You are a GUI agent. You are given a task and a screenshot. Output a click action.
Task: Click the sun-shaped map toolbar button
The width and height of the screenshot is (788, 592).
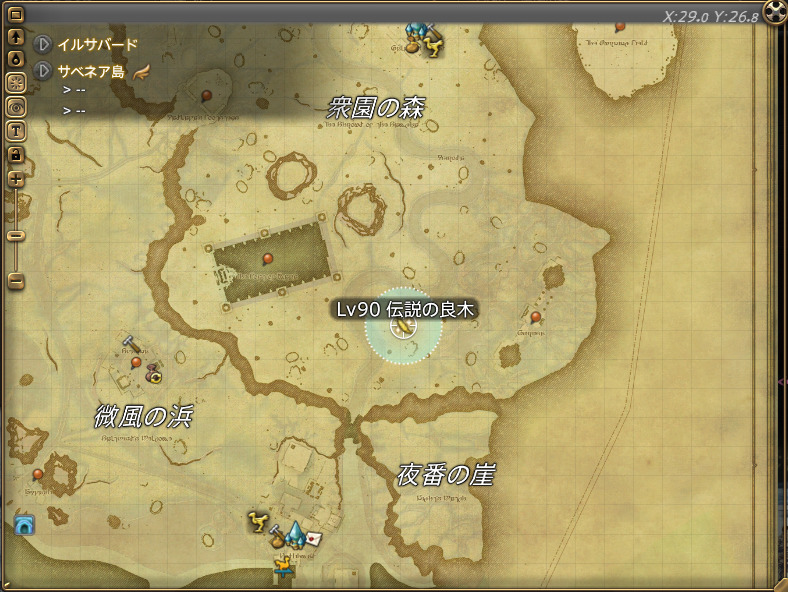[16, 83]
